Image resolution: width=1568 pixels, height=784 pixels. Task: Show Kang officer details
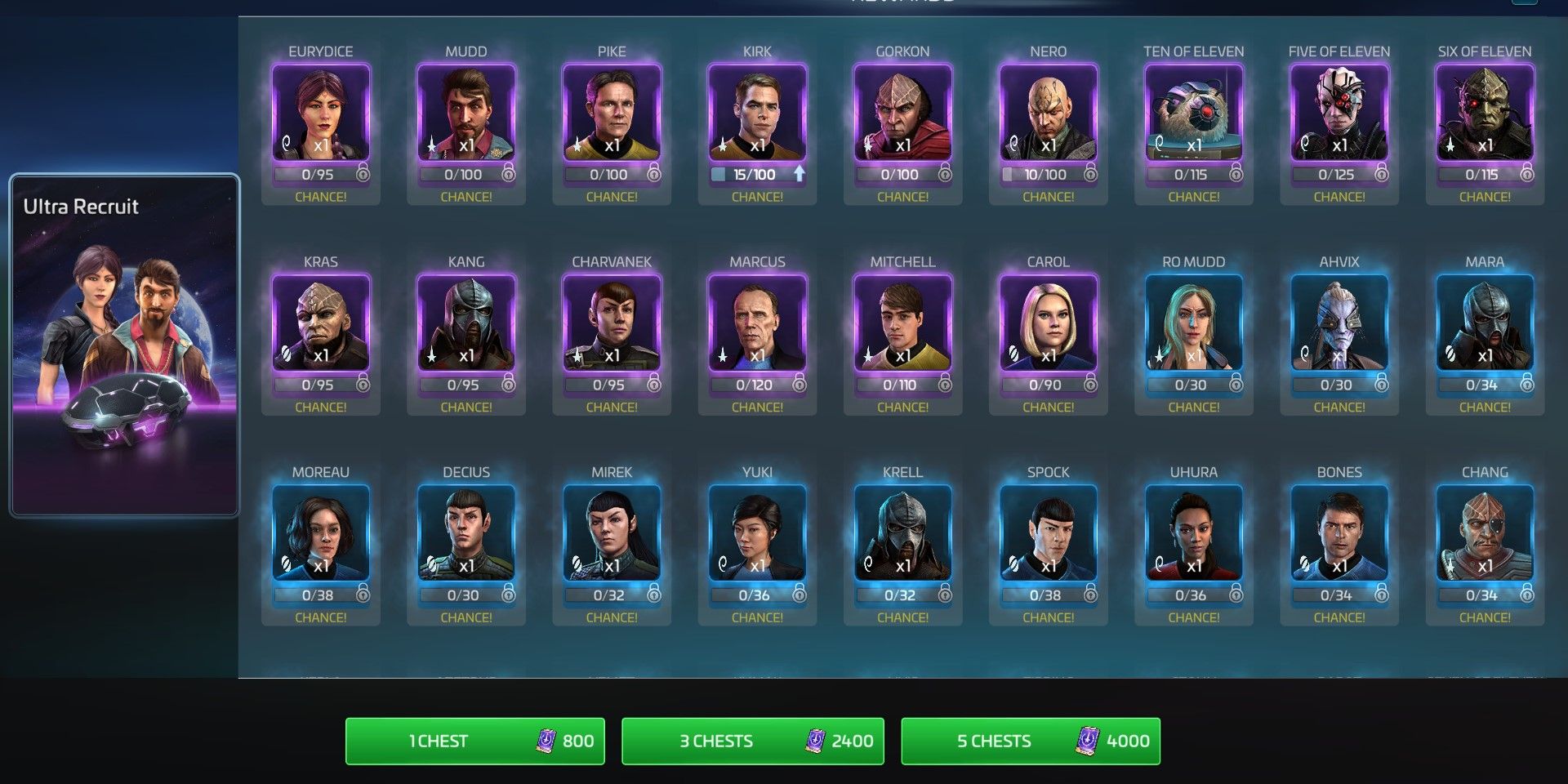click(x=466, y=323)
